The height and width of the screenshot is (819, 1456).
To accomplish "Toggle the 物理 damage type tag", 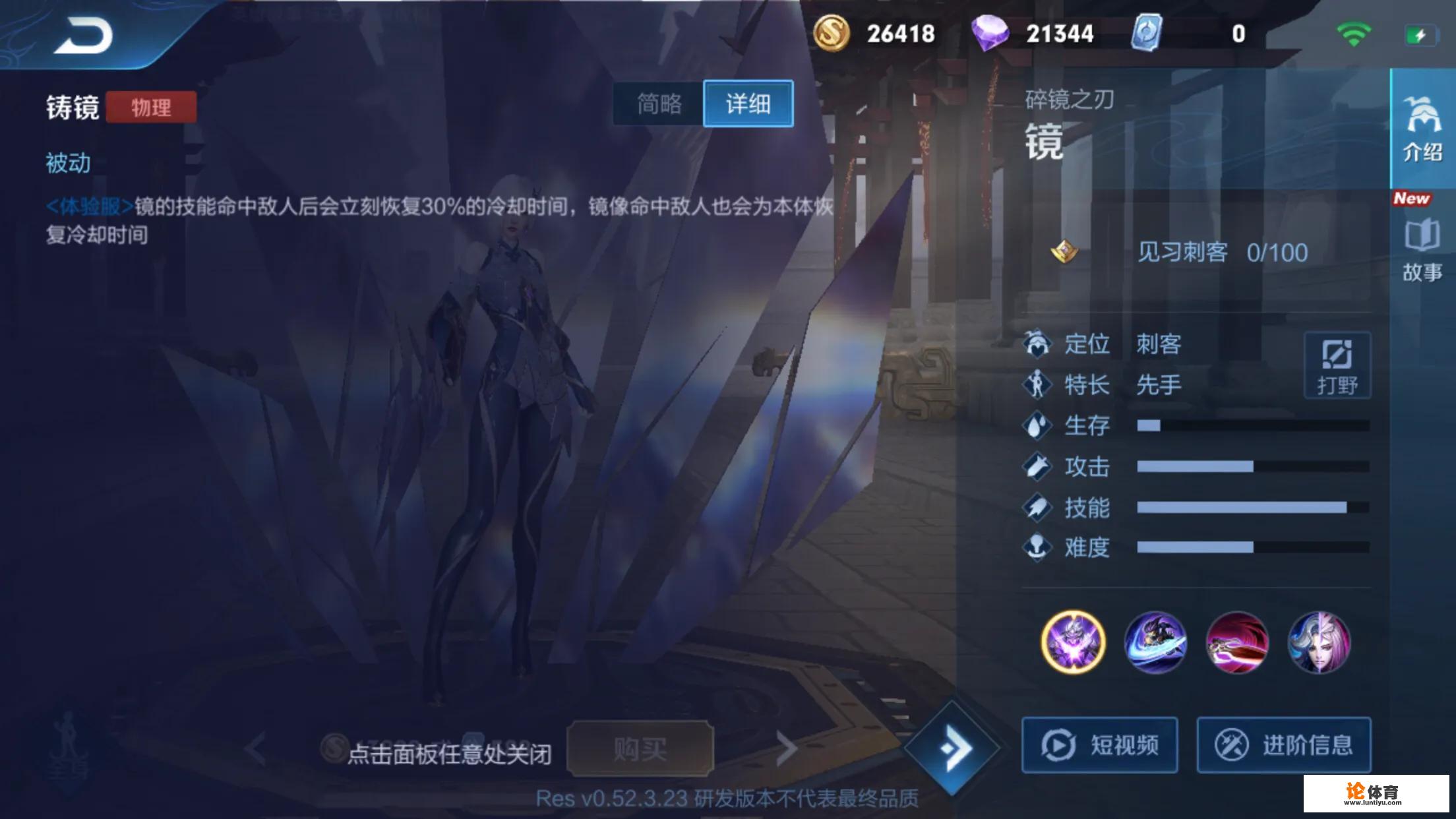I will [150, 107].
